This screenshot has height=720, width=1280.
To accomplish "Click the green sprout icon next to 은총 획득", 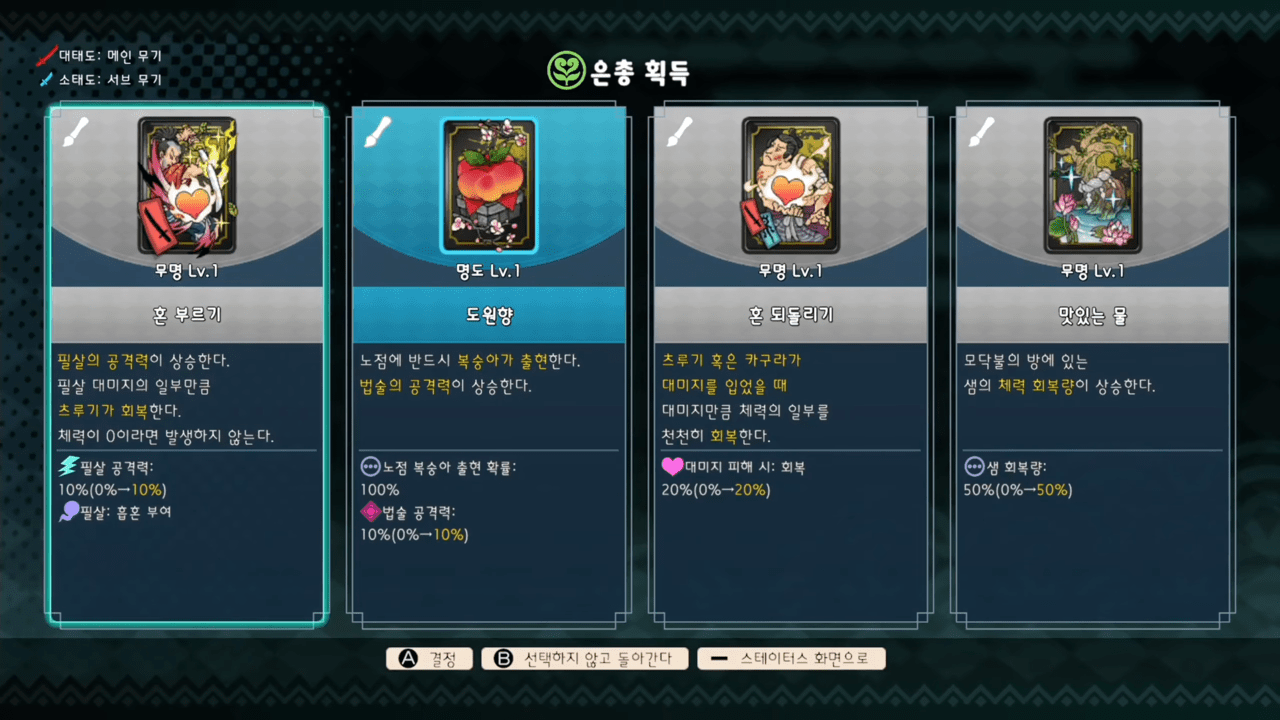I will pos(566,71).
